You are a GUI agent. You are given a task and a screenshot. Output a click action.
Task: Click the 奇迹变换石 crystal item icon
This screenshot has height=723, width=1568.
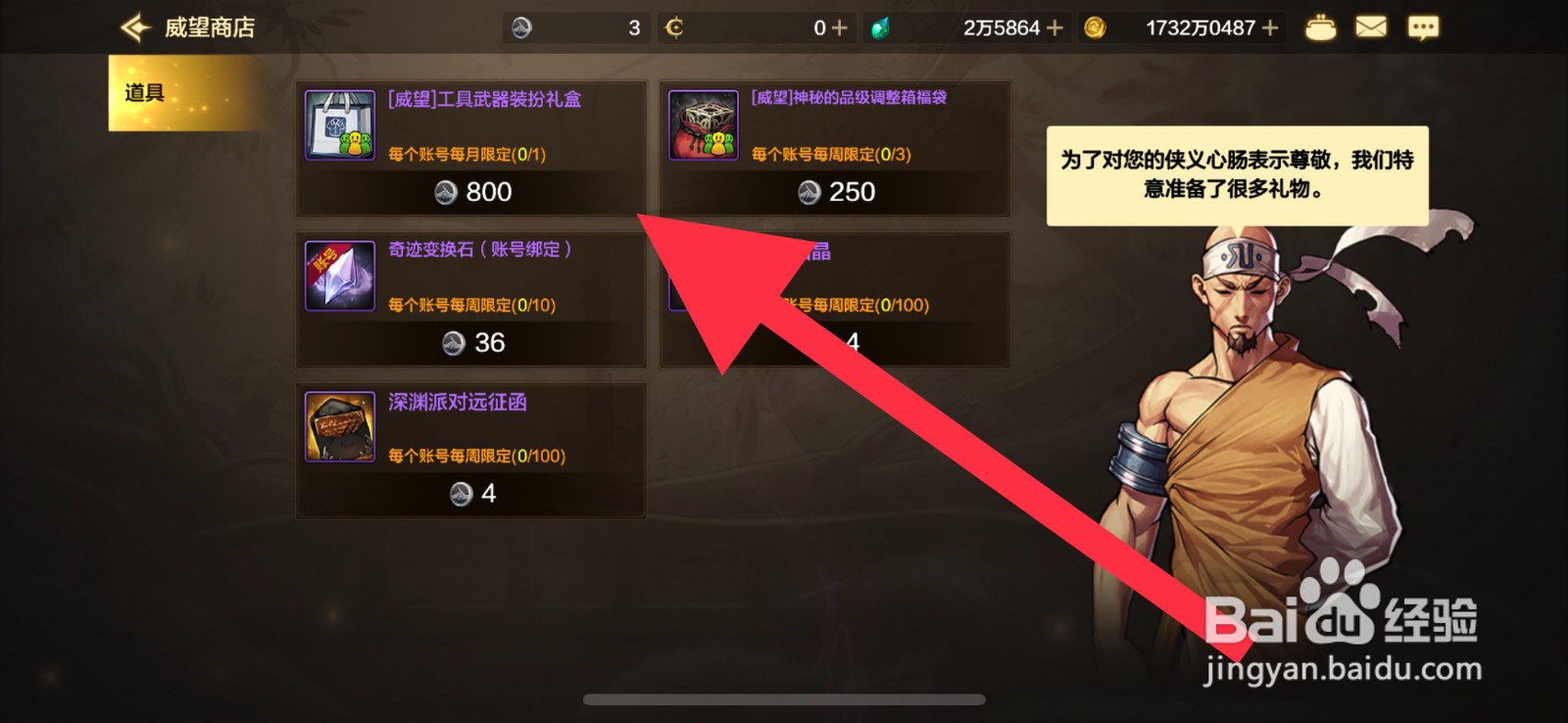tap(339, 275)
